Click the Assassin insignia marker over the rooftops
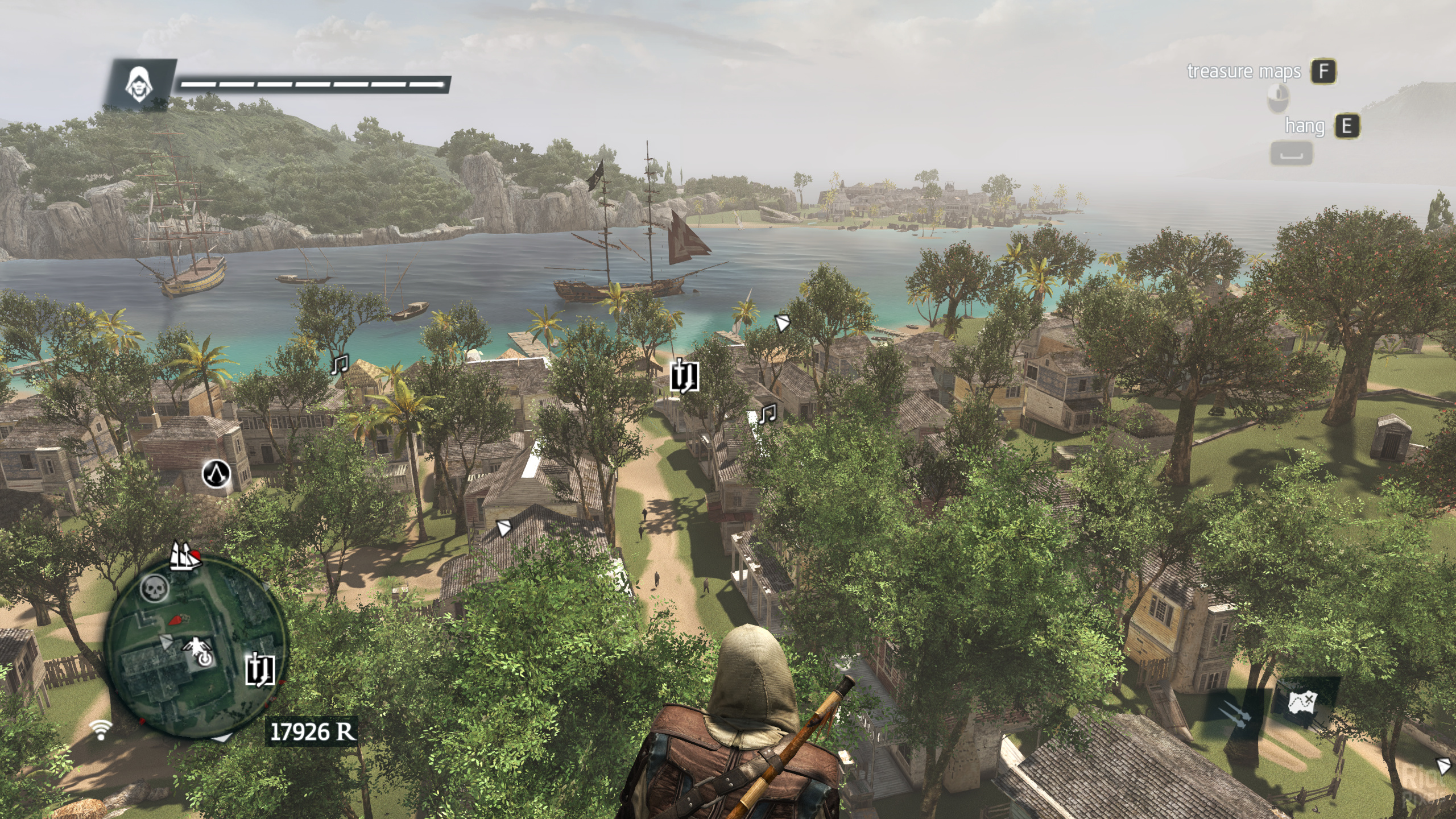 point(216,473)
